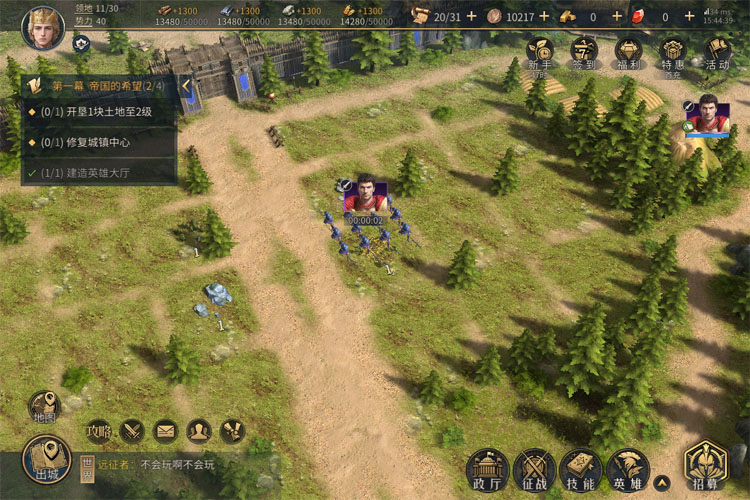Image resolution: width=750 pixels, height=500 pixels.
Task: Open the mail envelope icon
Action: (x=165, y=431)
